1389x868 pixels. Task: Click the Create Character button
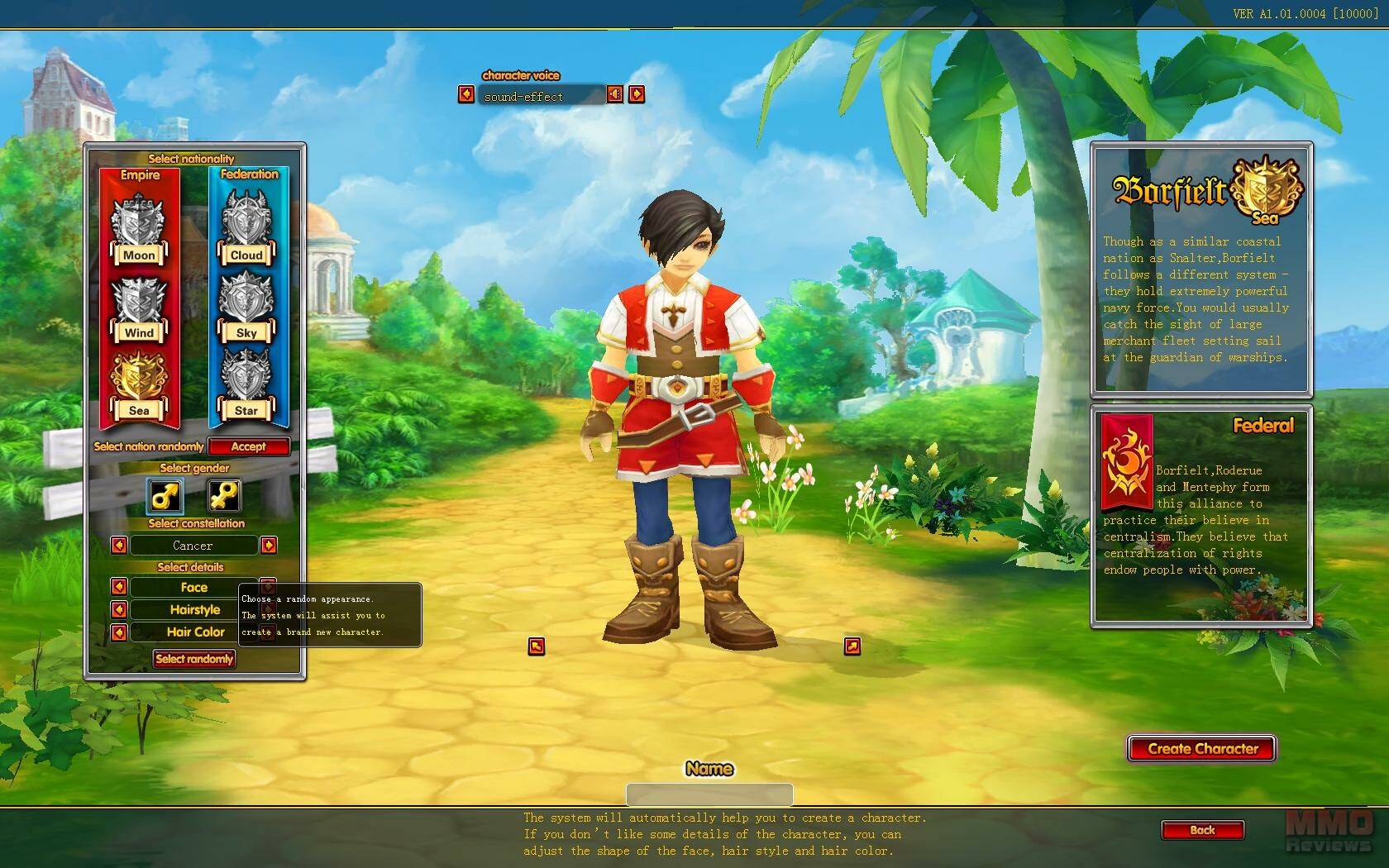[1202, 749]
